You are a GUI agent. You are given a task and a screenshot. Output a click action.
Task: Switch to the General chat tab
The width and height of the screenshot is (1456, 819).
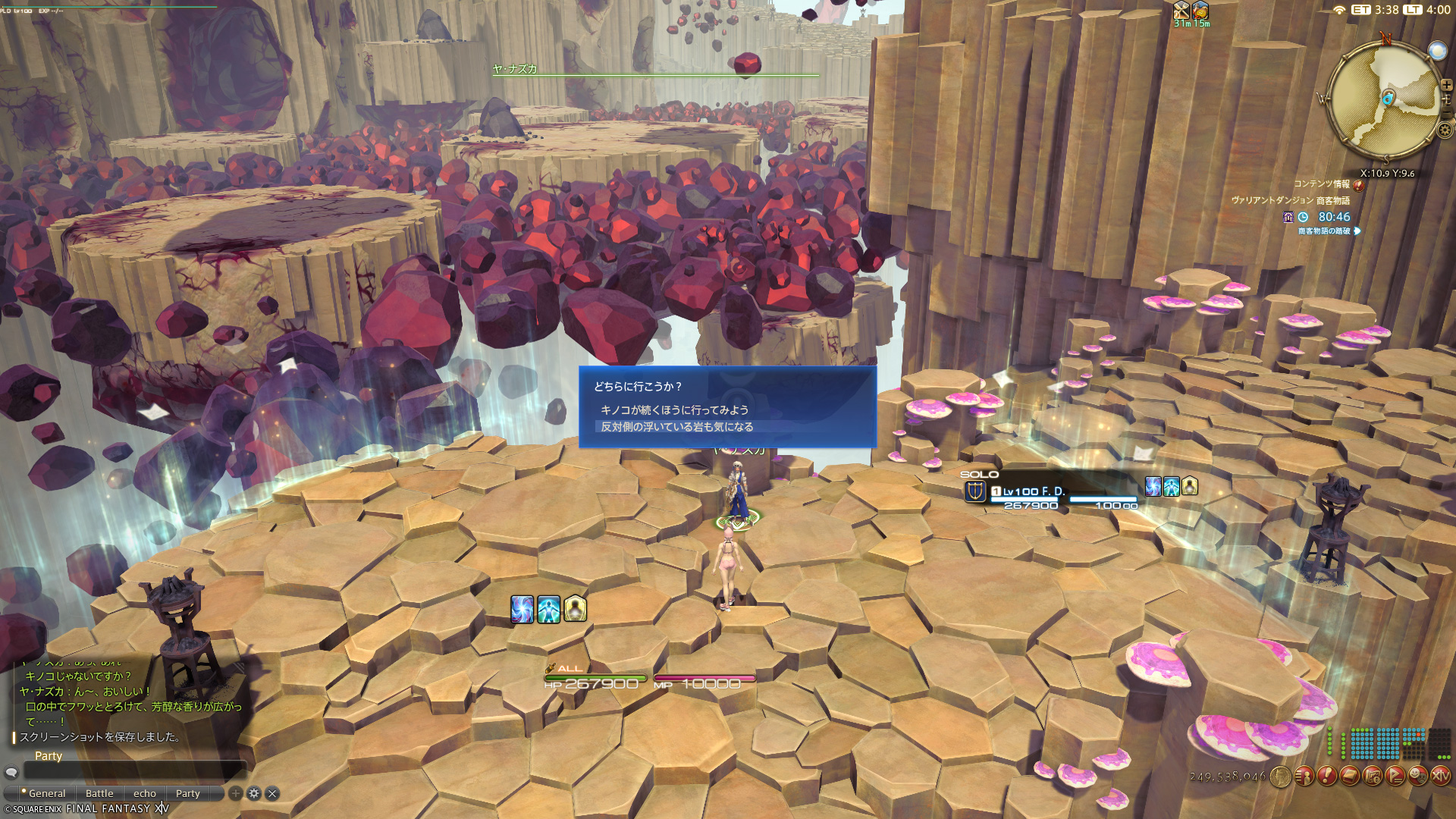(47, 793)
